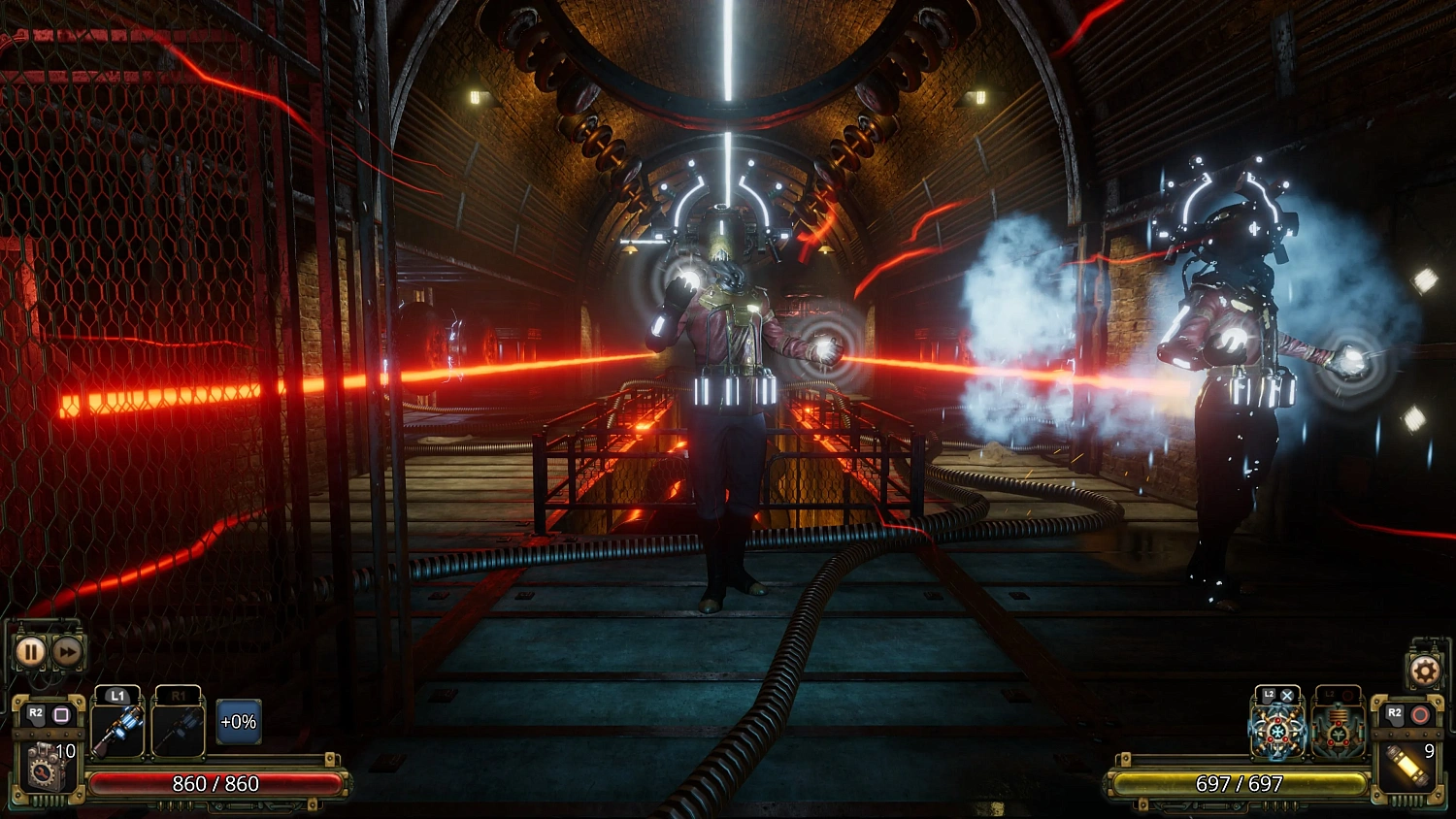The height and width of the screenshot is (819, 1456).
Task: Open the settings gear menu
Action: 1426,672
